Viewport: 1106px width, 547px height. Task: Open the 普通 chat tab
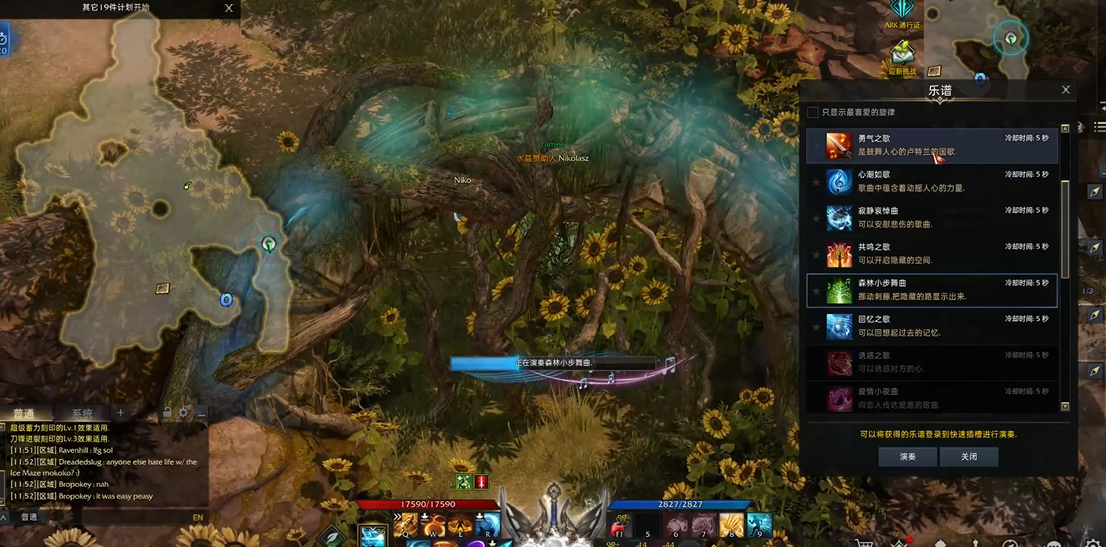point(23,414)
